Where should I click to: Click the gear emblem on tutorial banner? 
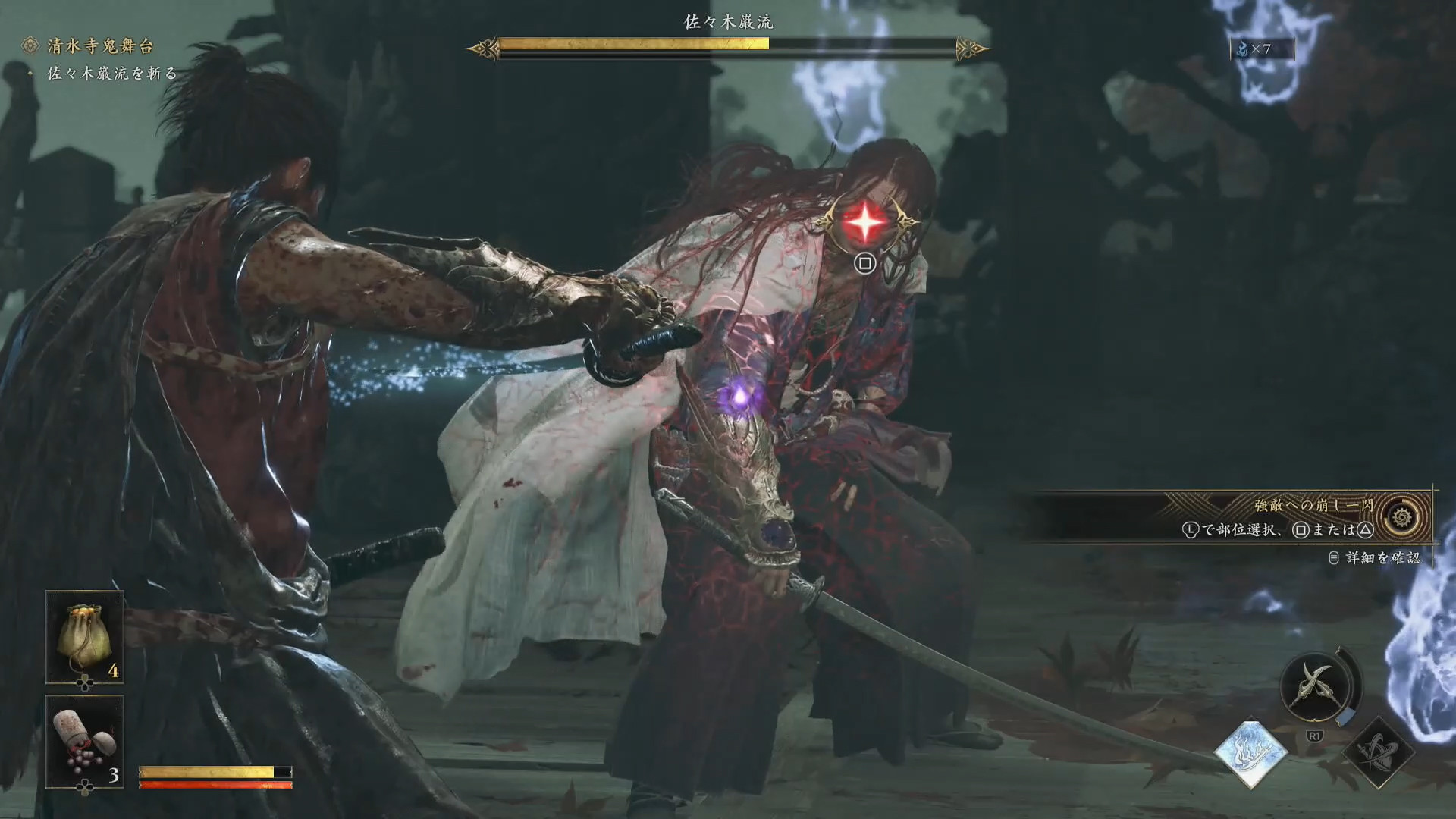(x=1401, y=517)
